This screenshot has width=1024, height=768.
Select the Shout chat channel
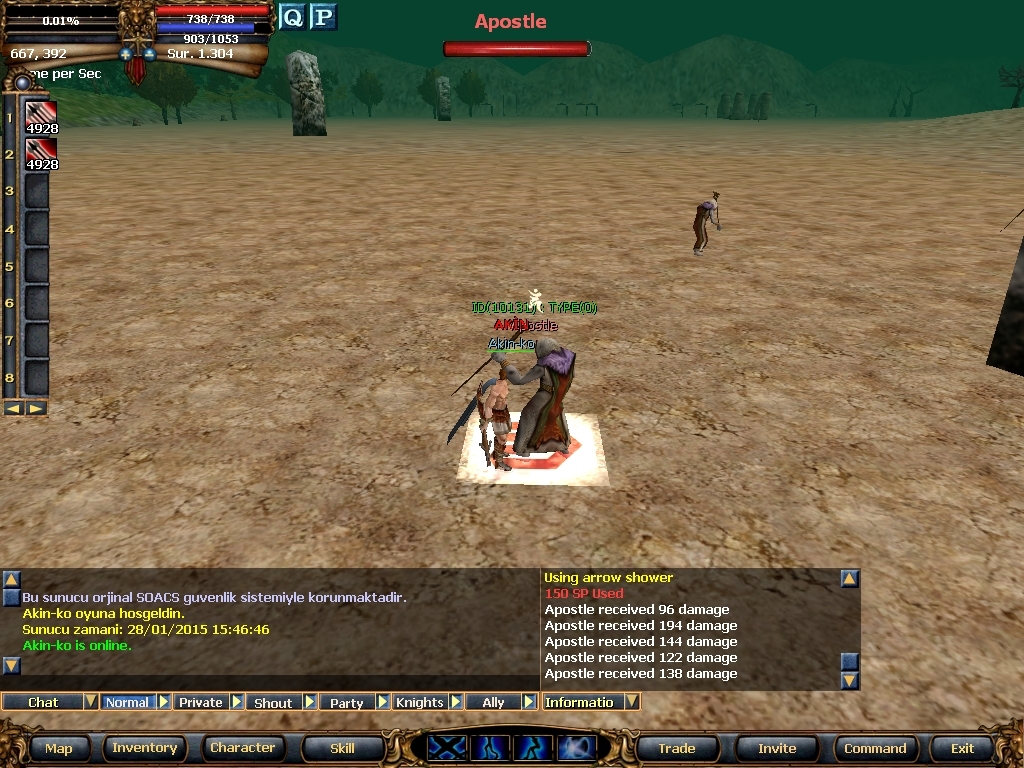273,702
